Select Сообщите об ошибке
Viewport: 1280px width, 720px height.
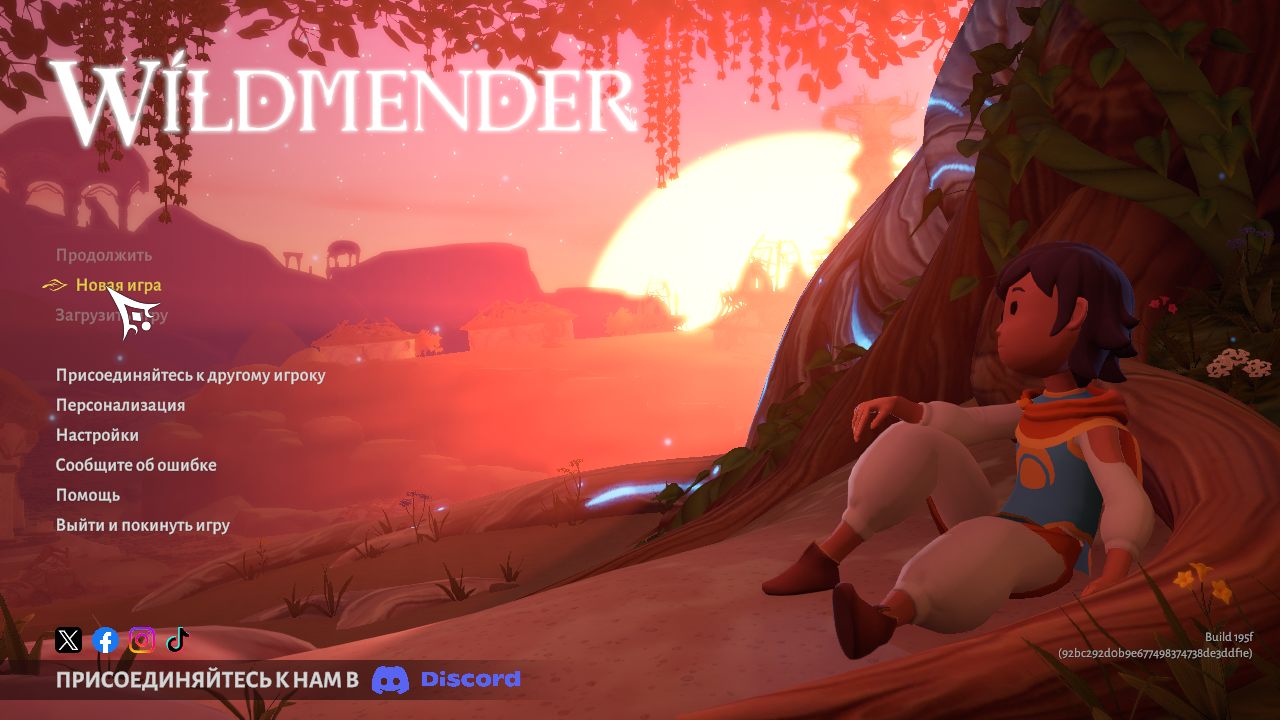point(136,465)
